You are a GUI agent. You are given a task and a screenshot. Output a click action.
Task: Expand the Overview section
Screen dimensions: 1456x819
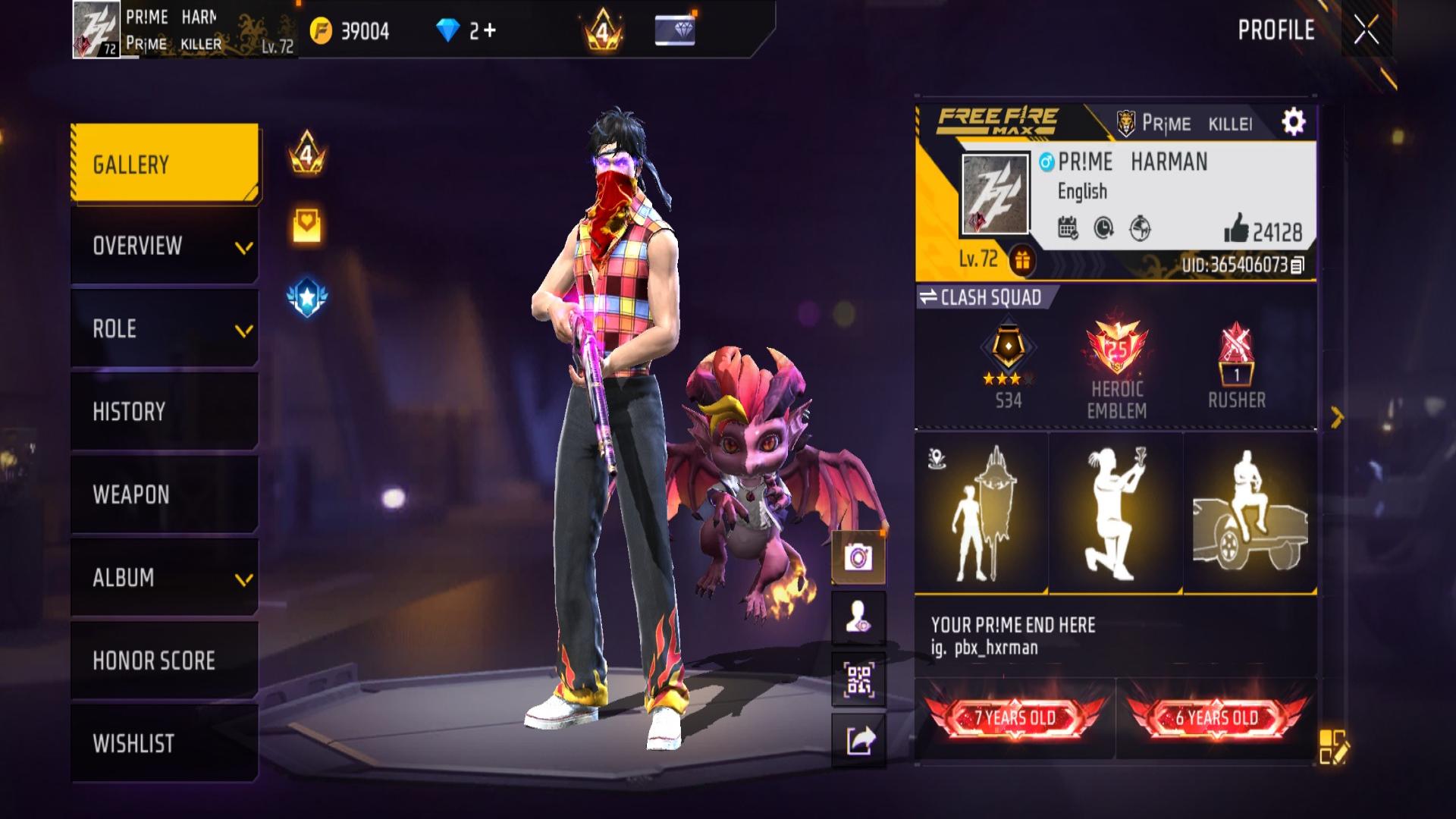pos(165,246)
